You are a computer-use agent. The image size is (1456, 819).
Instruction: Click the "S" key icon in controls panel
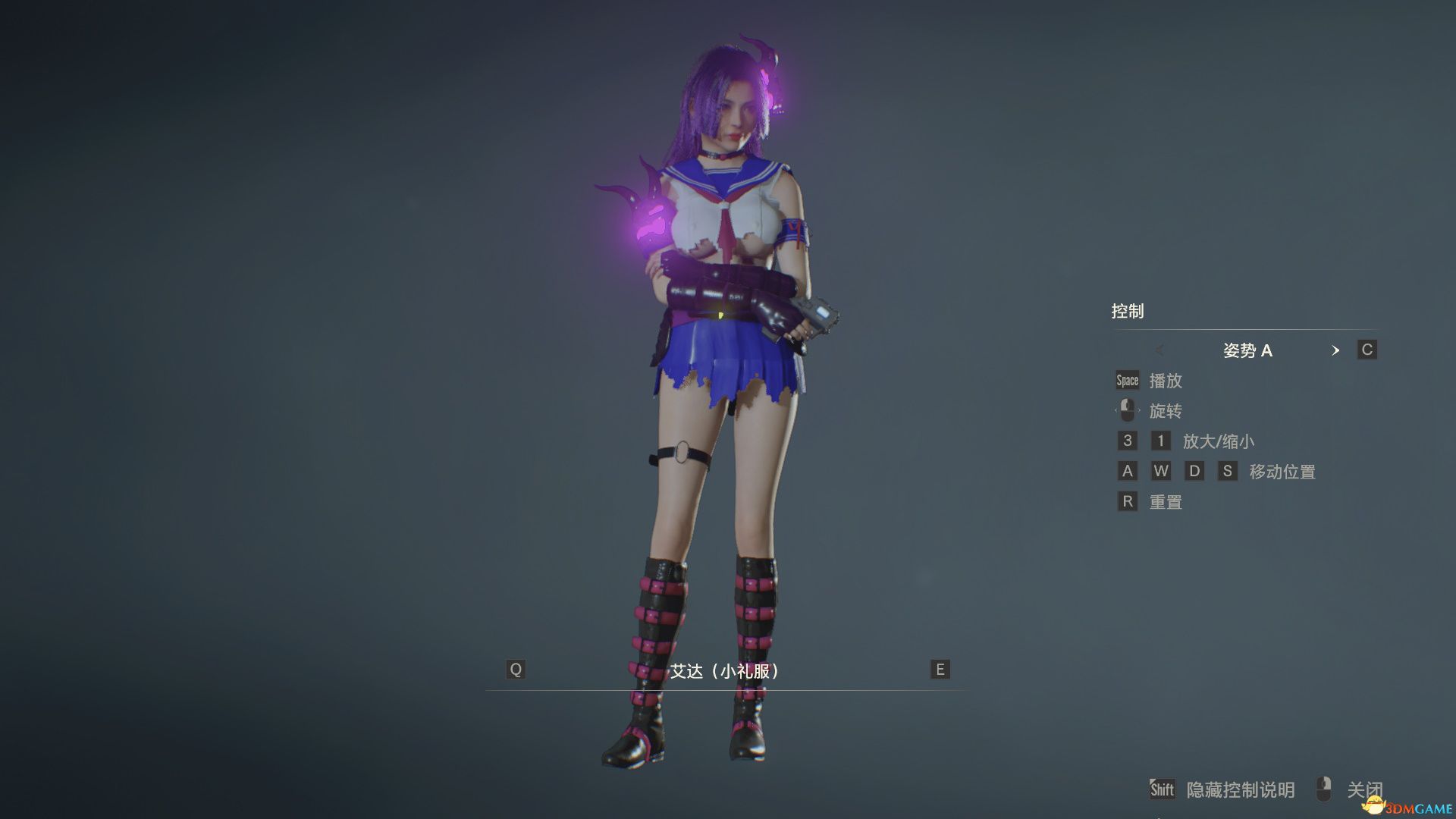tap(1228, 471)
